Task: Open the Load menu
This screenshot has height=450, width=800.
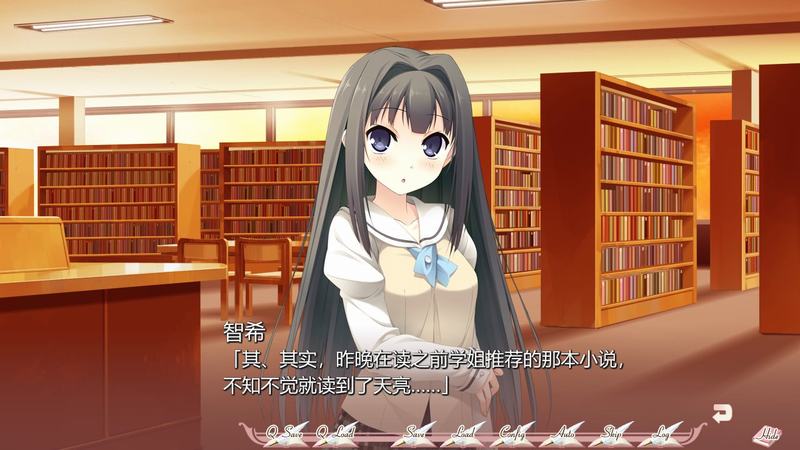Action: [x=463, y=433]
